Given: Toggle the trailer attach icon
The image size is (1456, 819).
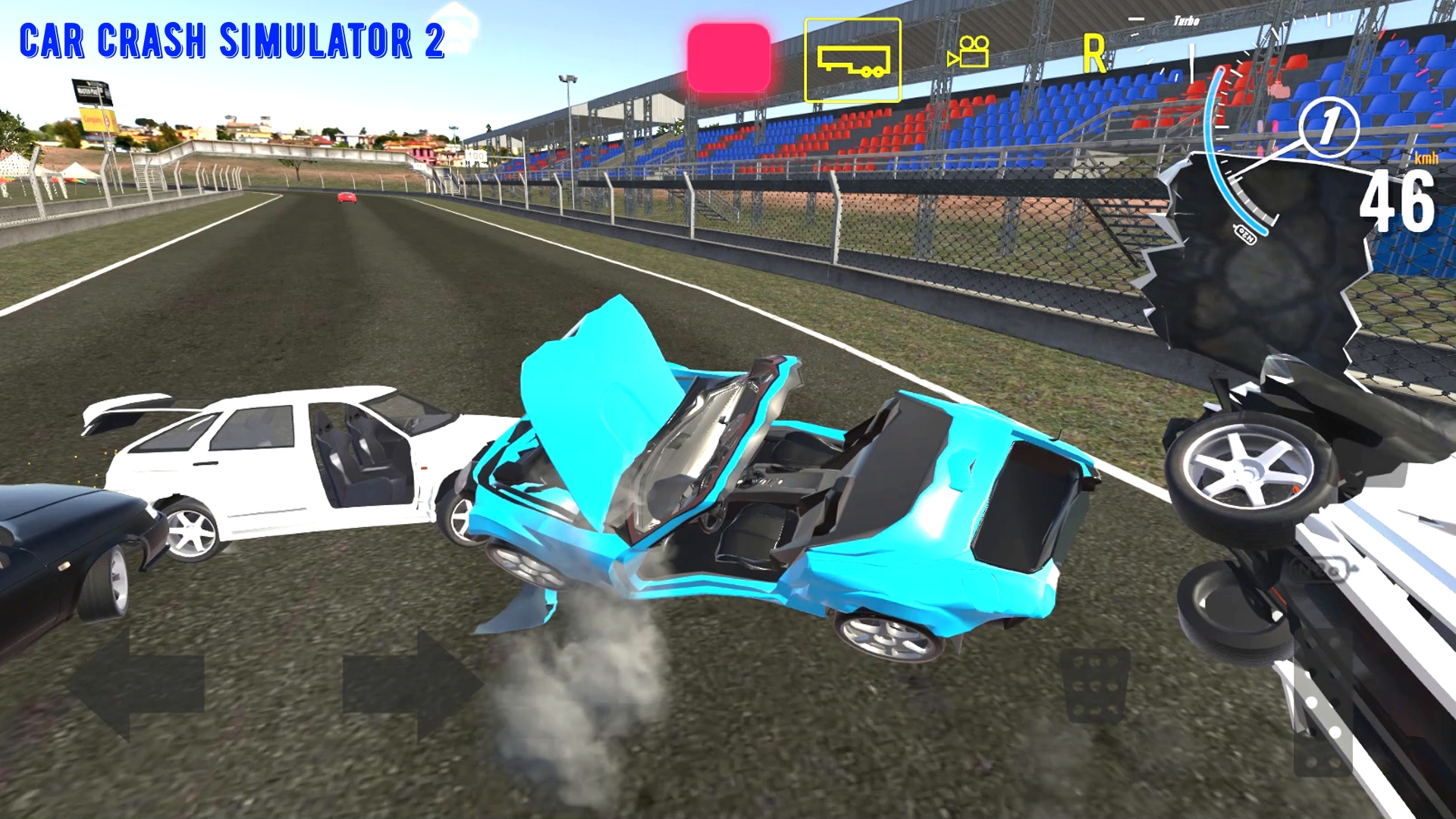Looking at the screenshot, I should (852, 61).
